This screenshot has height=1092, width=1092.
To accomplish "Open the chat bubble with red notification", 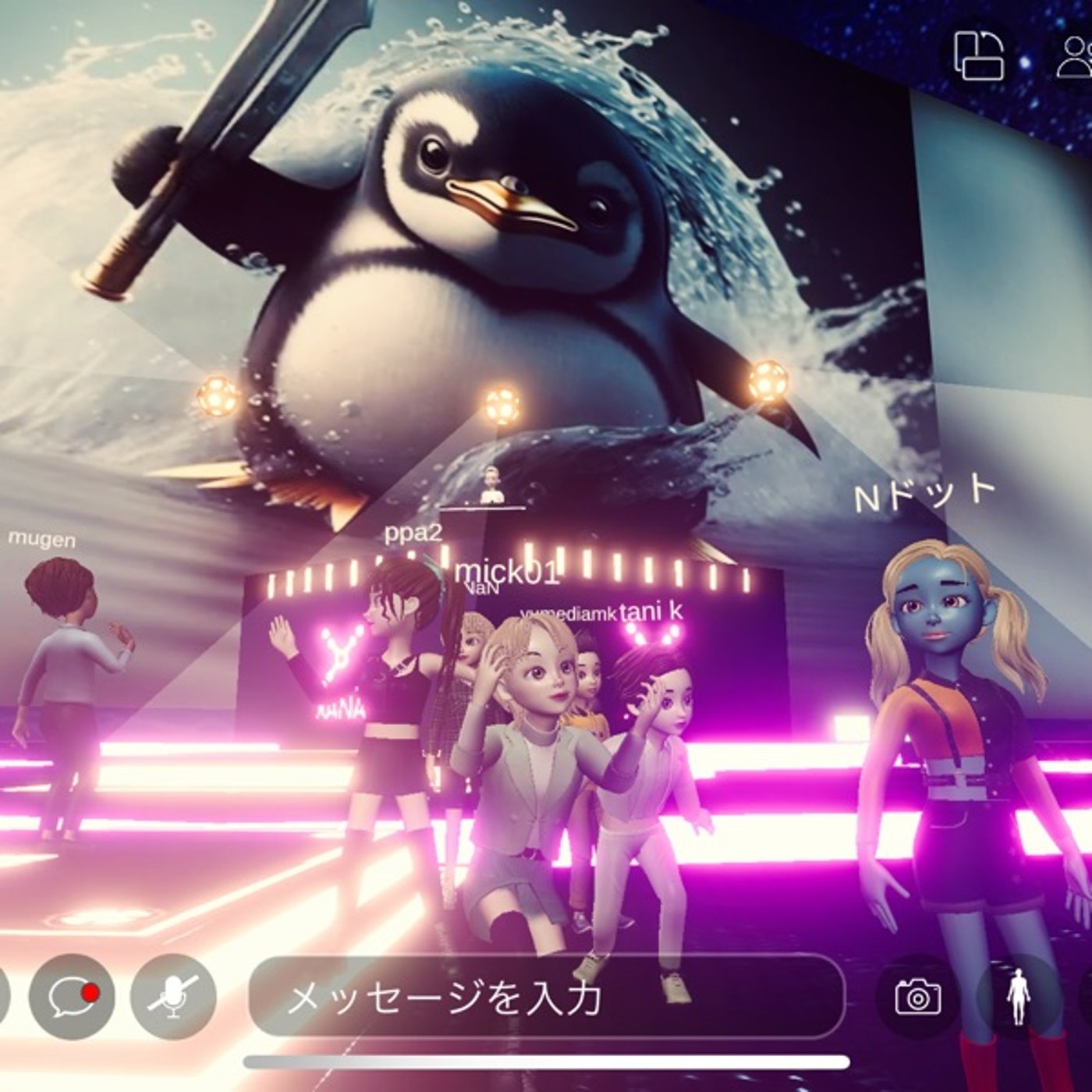I will [x=72, y=996].
